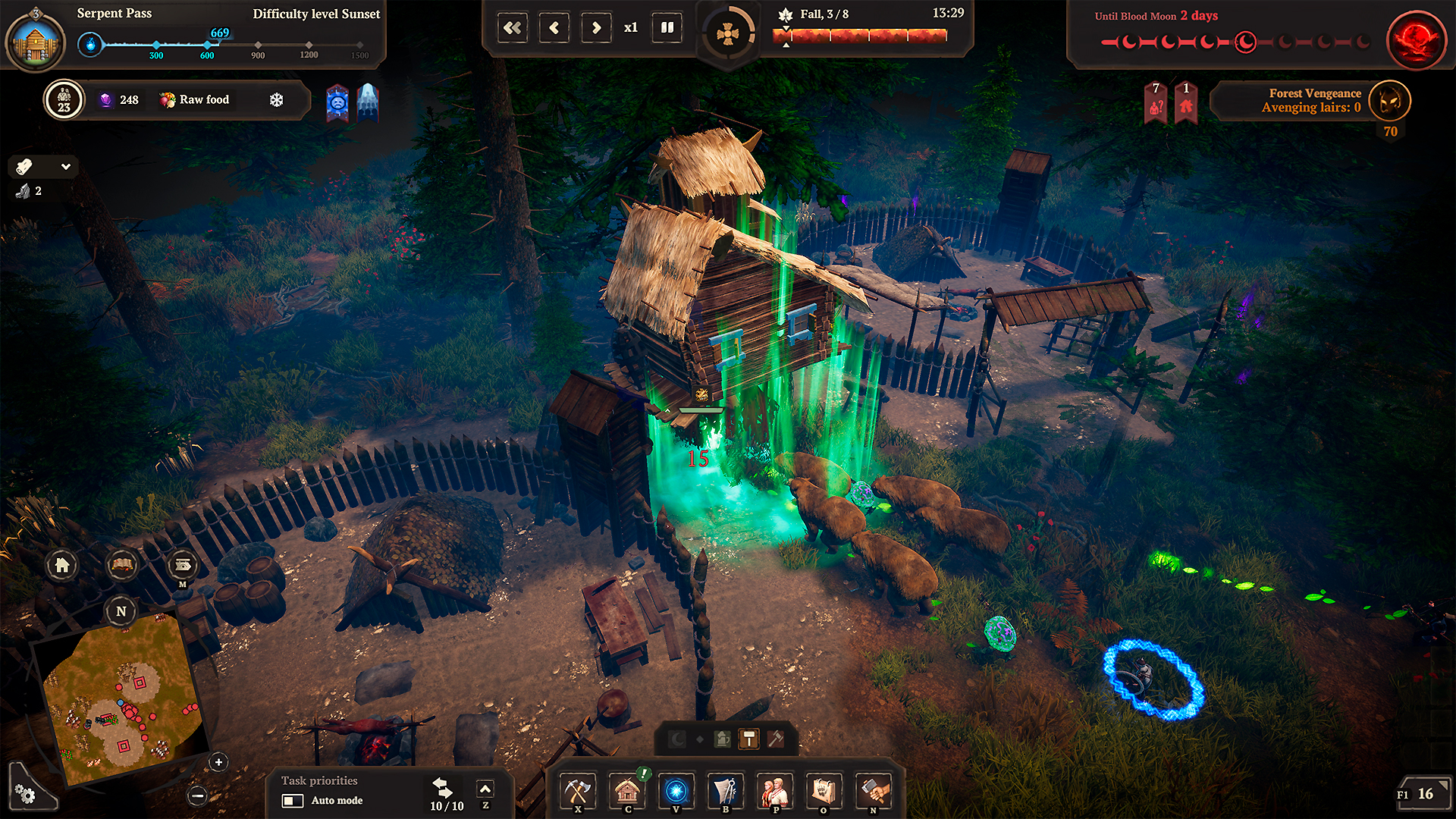The image size is (1456, 819).
Task: Open the incantations menu (V)
Action: 677,791
